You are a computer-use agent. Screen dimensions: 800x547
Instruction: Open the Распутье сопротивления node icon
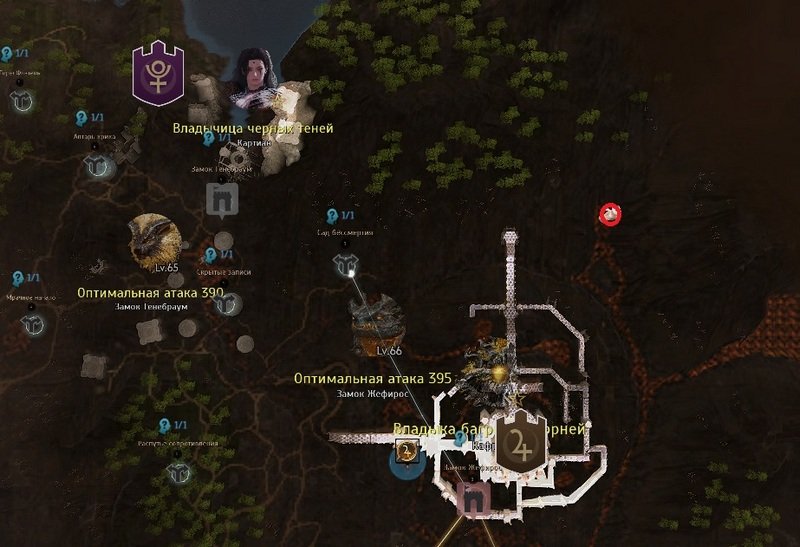[x=178, y=471]
